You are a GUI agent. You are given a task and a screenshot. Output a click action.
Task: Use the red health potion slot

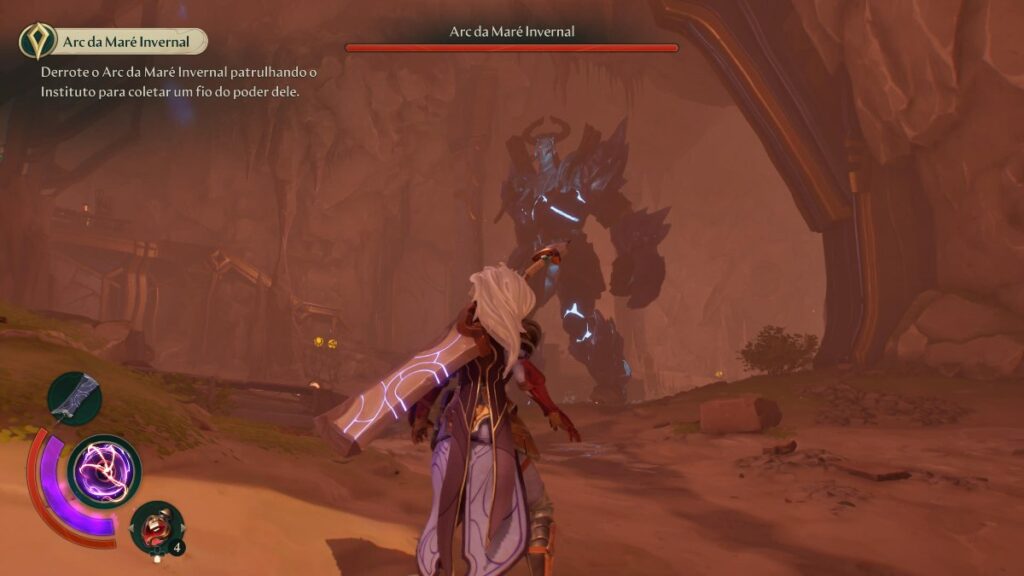(157, 527)
